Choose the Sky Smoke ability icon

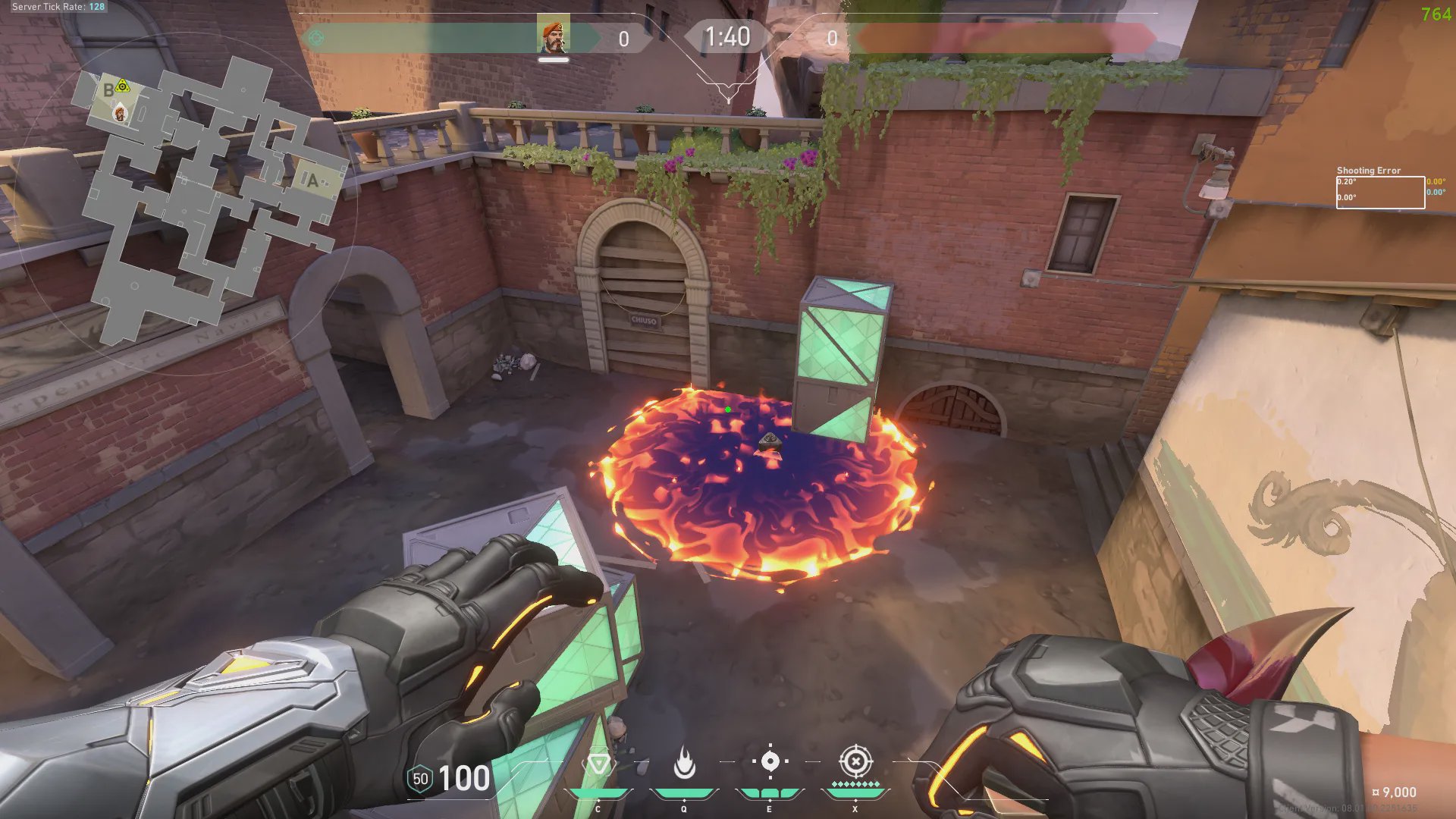pyautogui.click(x=770, y=761)
